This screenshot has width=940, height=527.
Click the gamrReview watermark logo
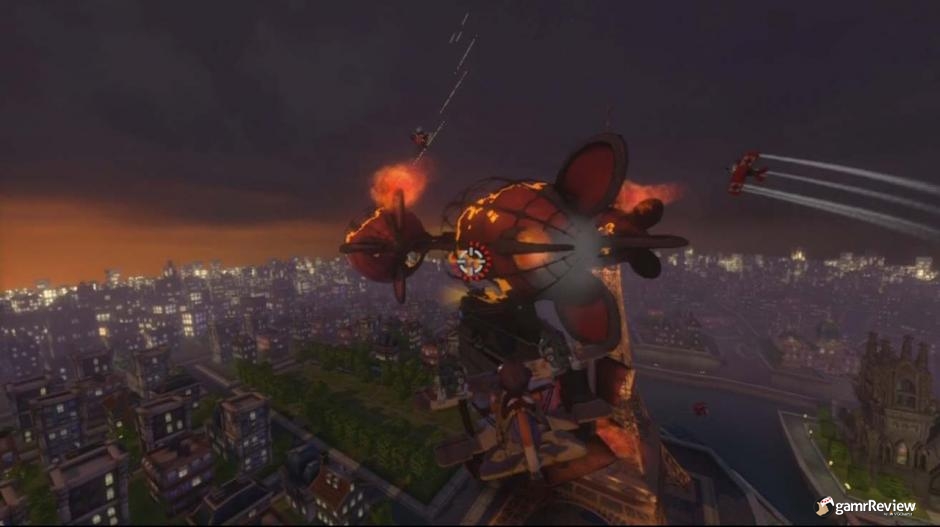click(866, 507)
